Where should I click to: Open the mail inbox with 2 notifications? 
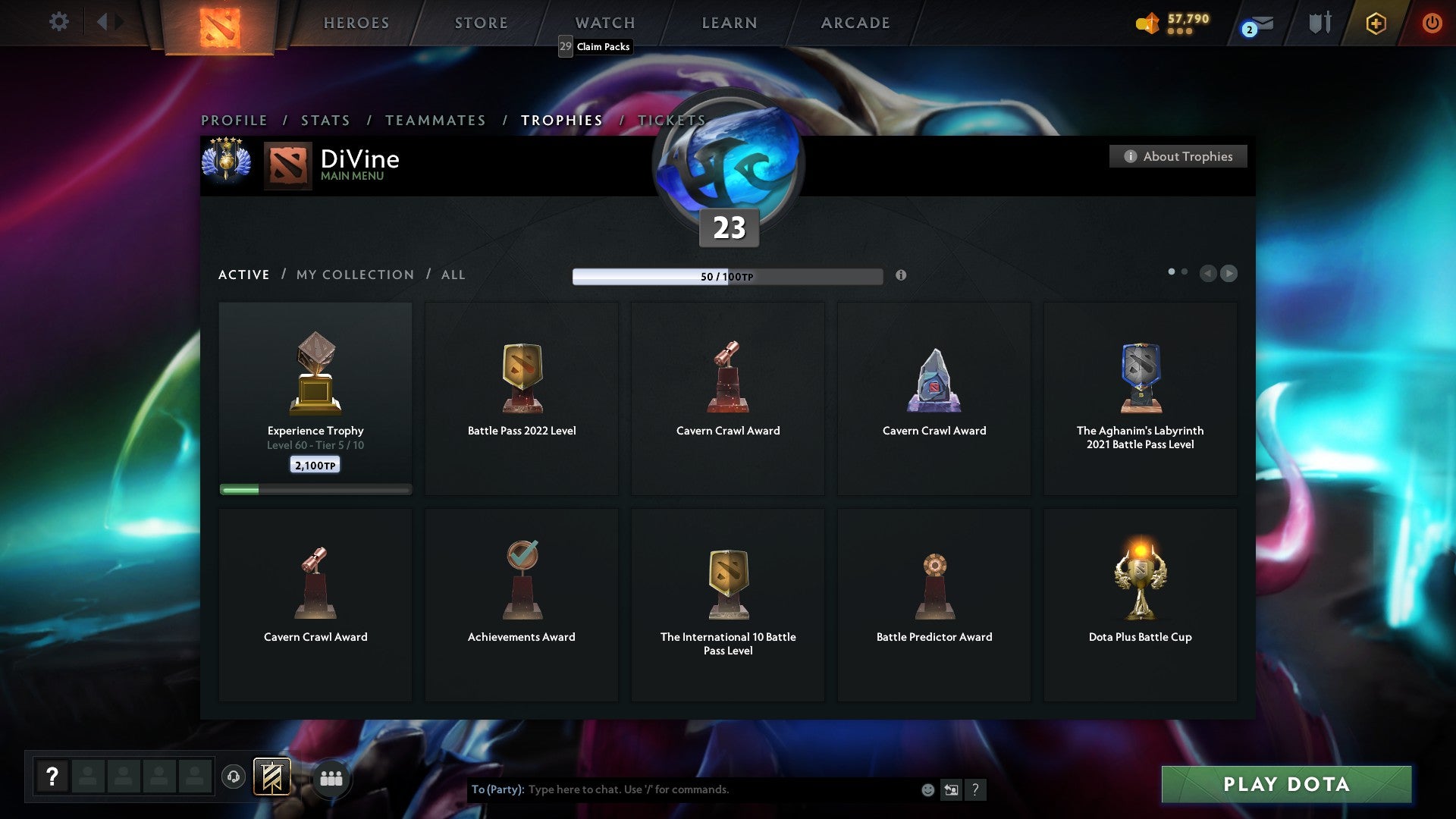tap(1255, 24)
